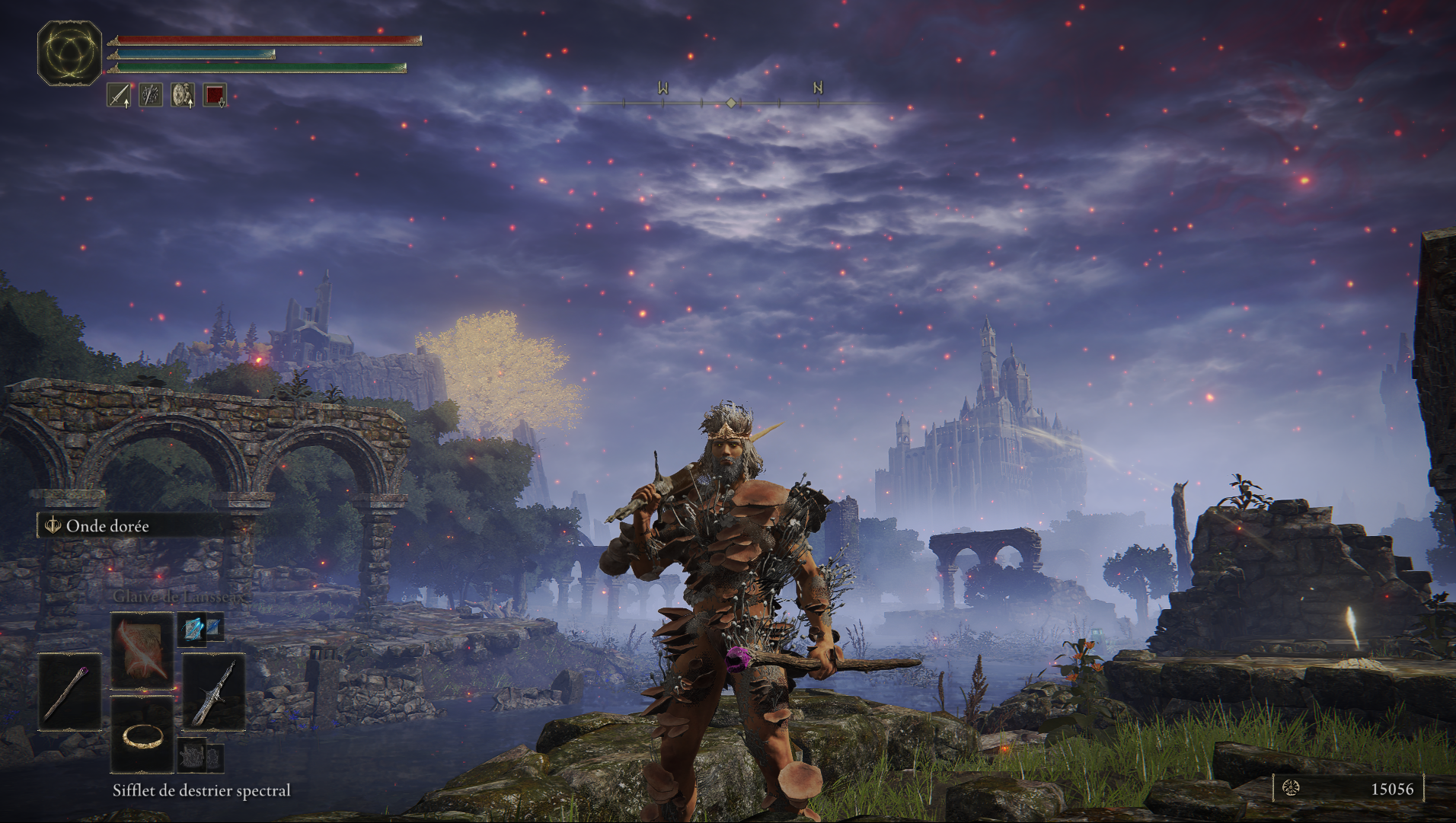Select the grey next-item preview icon
Image resolution: width=1456 pixels, height=823 pixels.
[x=201, y=755]
